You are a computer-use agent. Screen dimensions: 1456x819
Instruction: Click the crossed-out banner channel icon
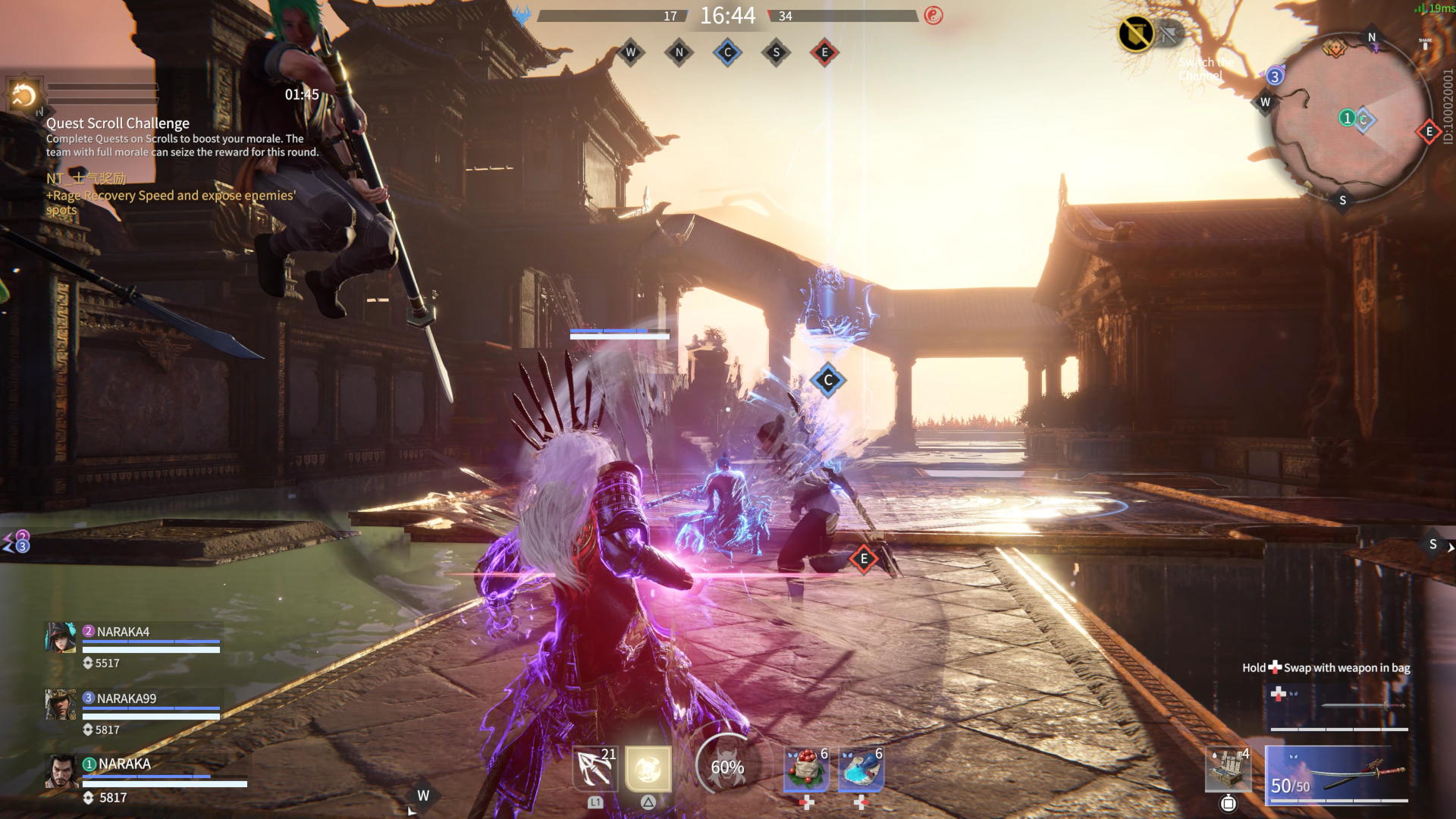[1135, 34]
